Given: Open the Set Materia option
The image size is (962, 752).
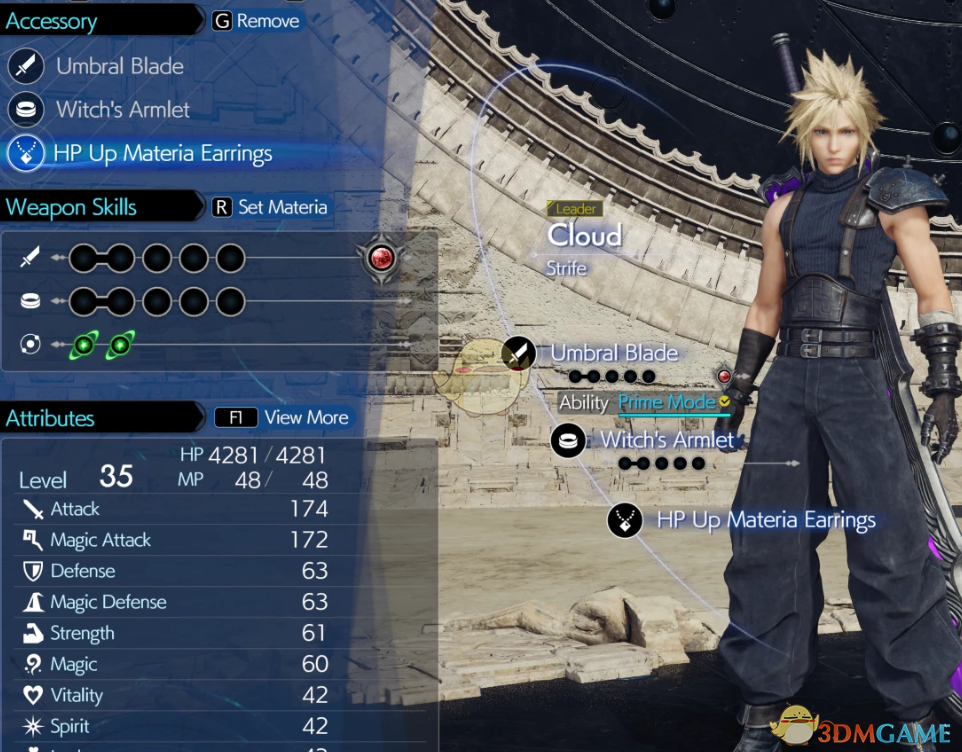Looking at the screenshot, I should 270,207.
